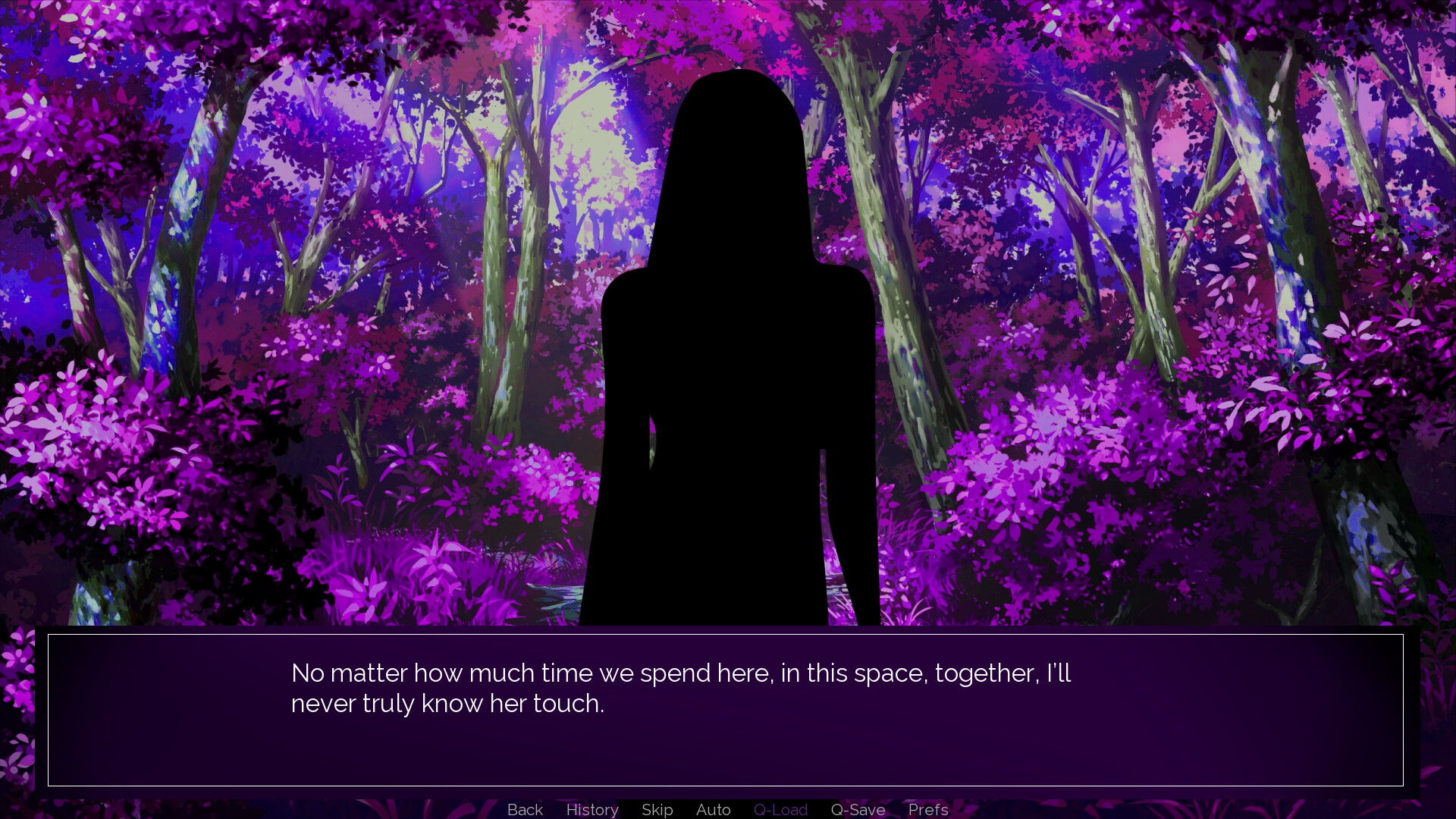Click the purple forest background to dismiss UI
Viewport: 1456px width, 819px height.
click(x=227, y=303)
